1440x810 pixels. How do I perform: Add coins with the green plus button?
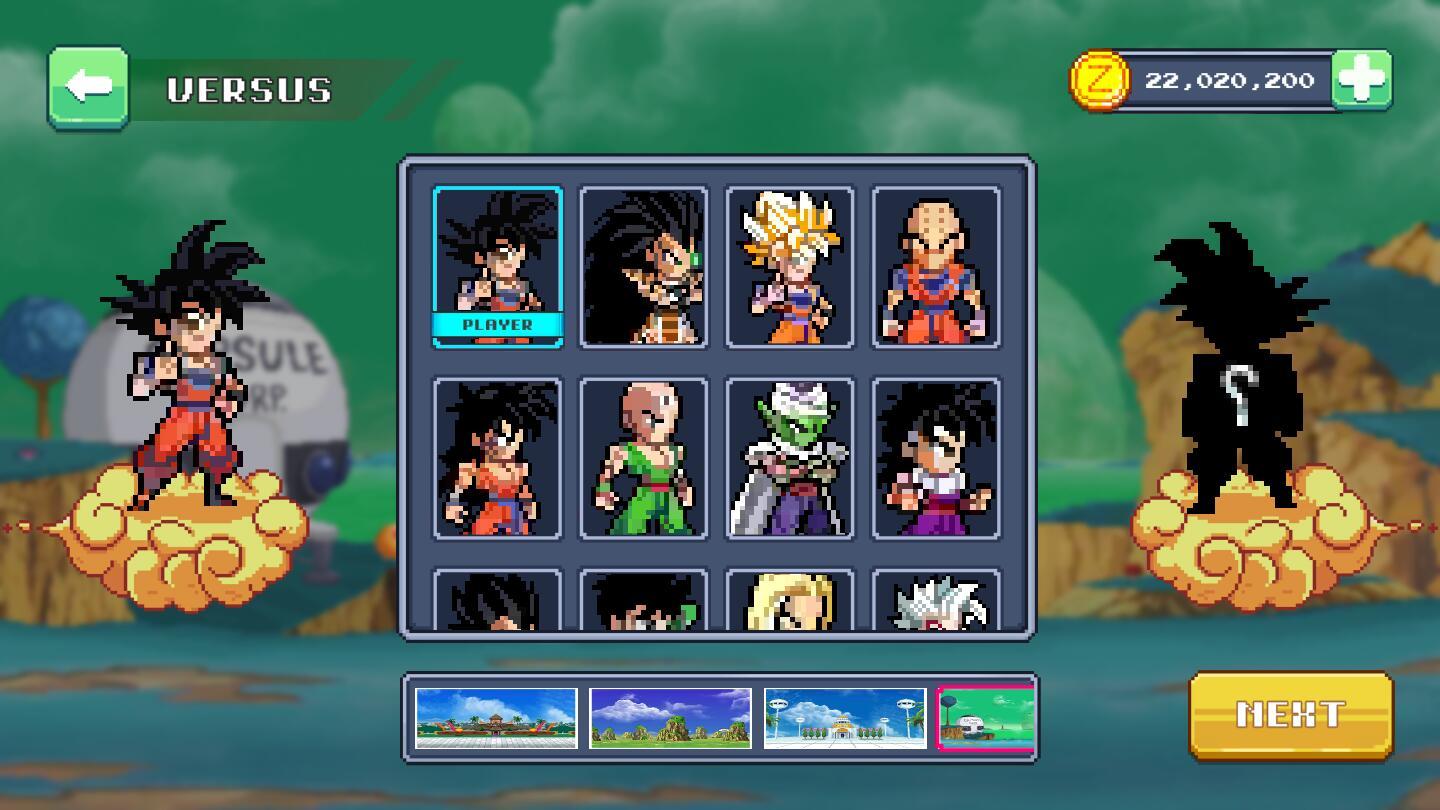tap(1361, 80)
